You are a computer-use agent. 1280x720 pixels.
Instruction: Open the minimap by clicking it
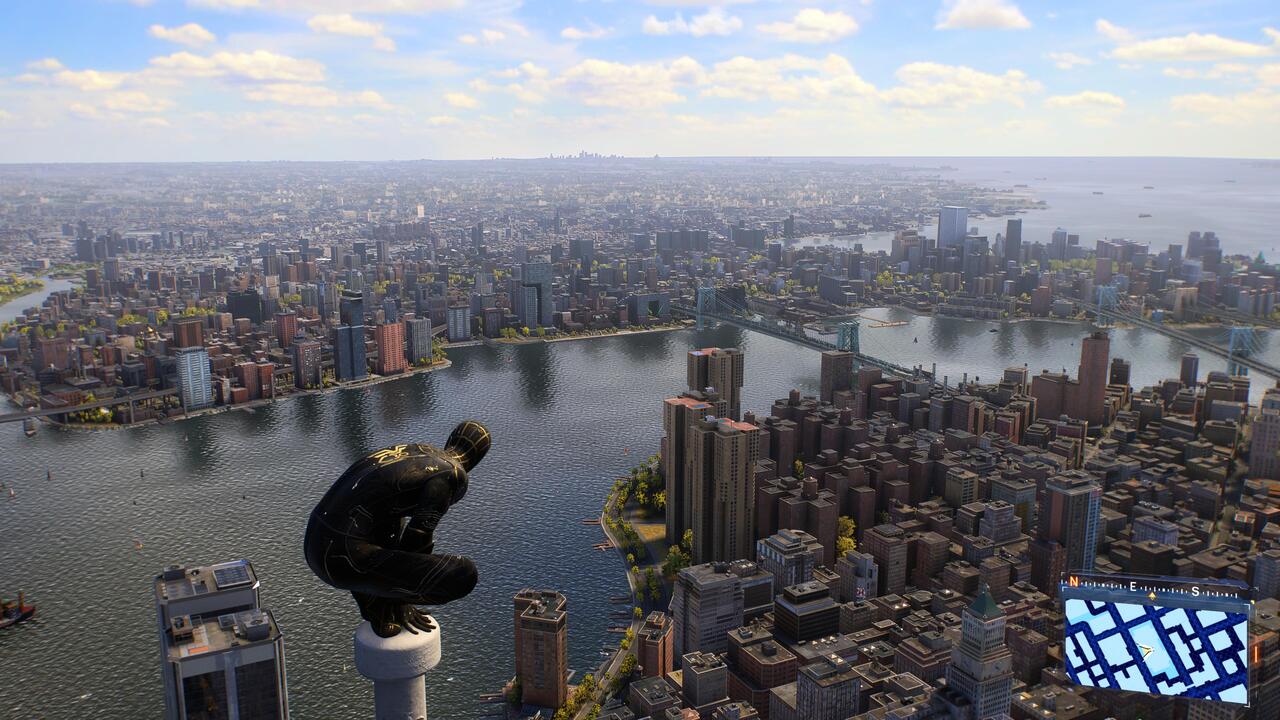point(1165,650)
